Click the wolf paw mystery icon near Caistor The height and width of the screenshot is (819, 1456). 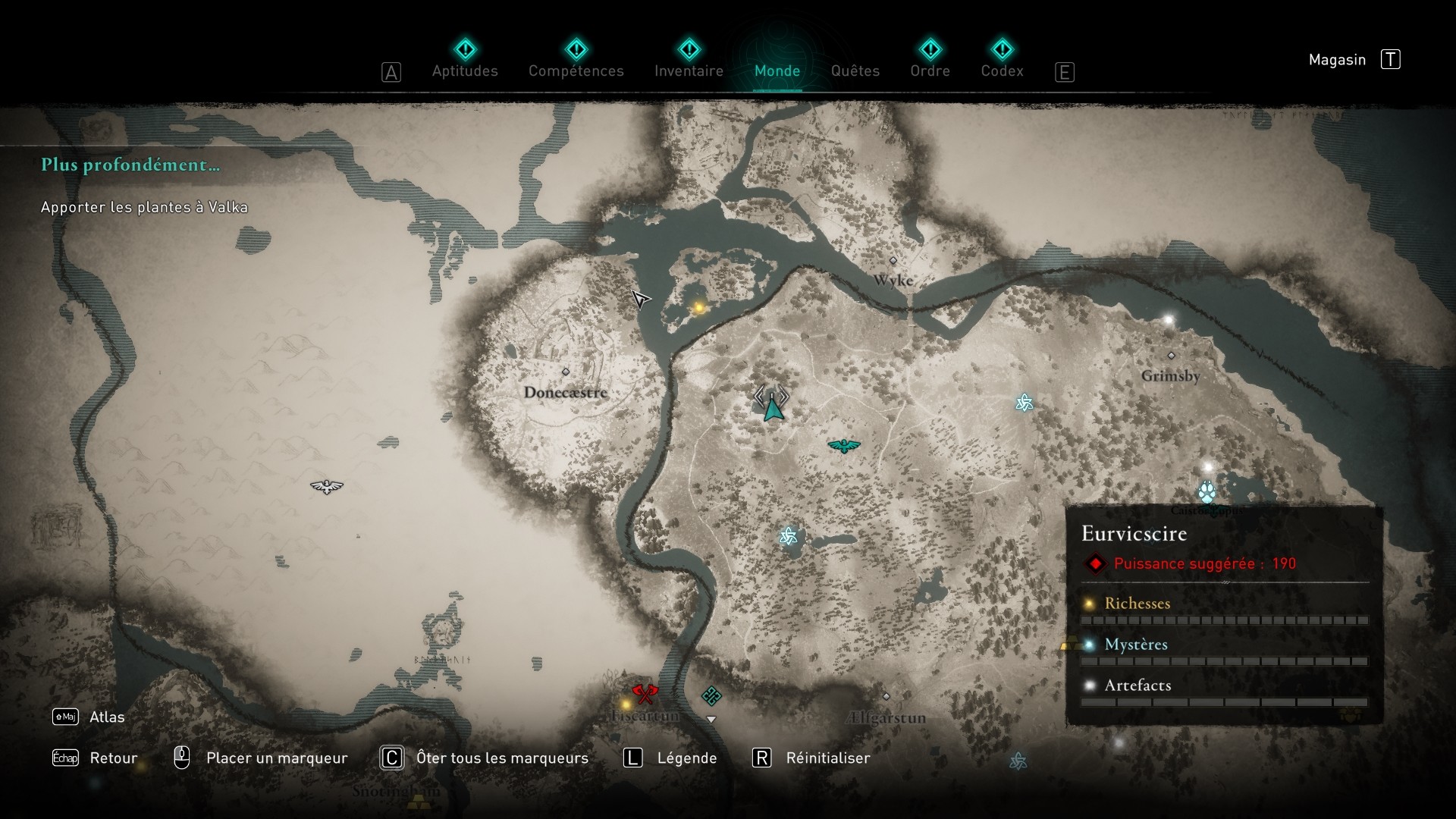(1208, 491)
